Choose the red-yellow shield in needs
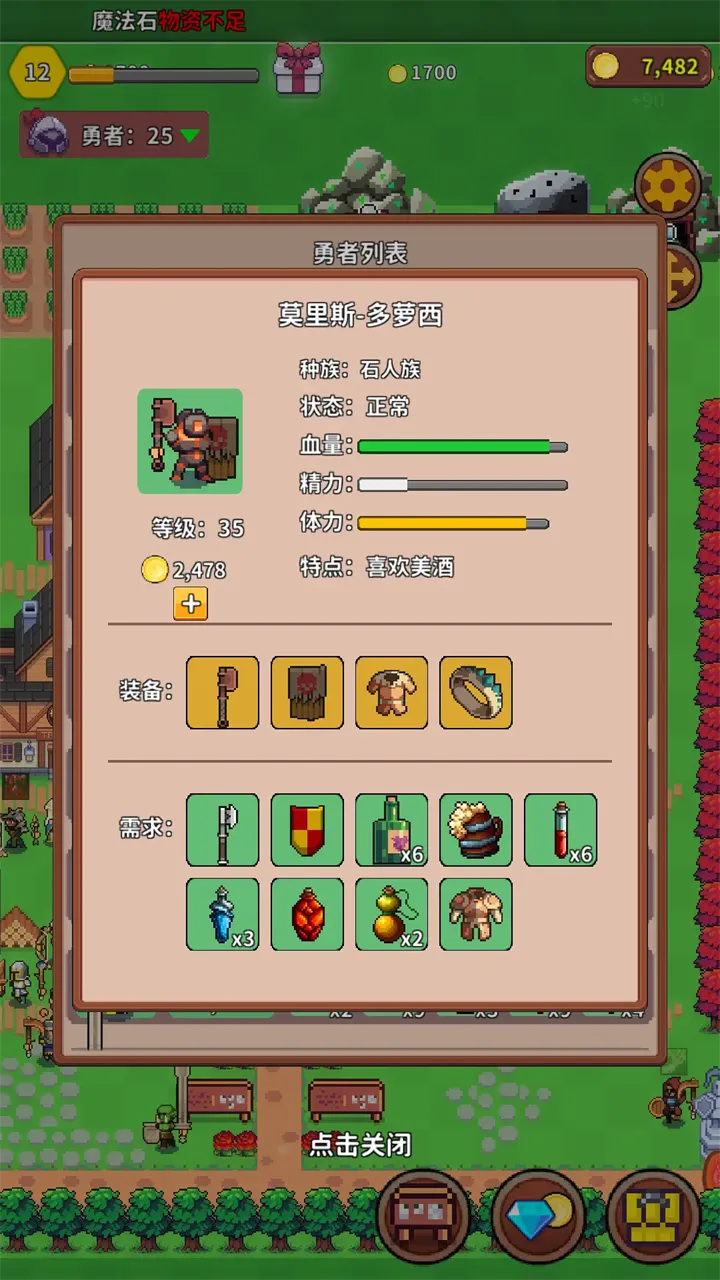This screenshot has width=720, height=1280. [307, 830]
